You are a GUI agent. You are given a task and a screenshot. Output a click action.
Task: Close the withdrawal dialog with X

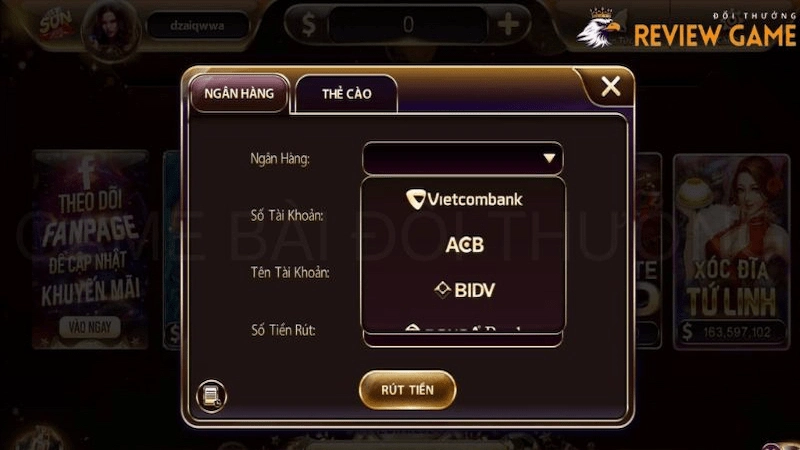(x=610, y=87)
